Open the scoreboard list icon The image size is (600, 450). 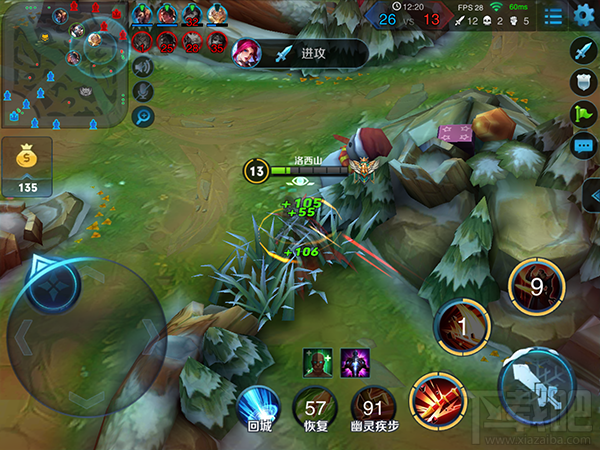coord(552,16)
